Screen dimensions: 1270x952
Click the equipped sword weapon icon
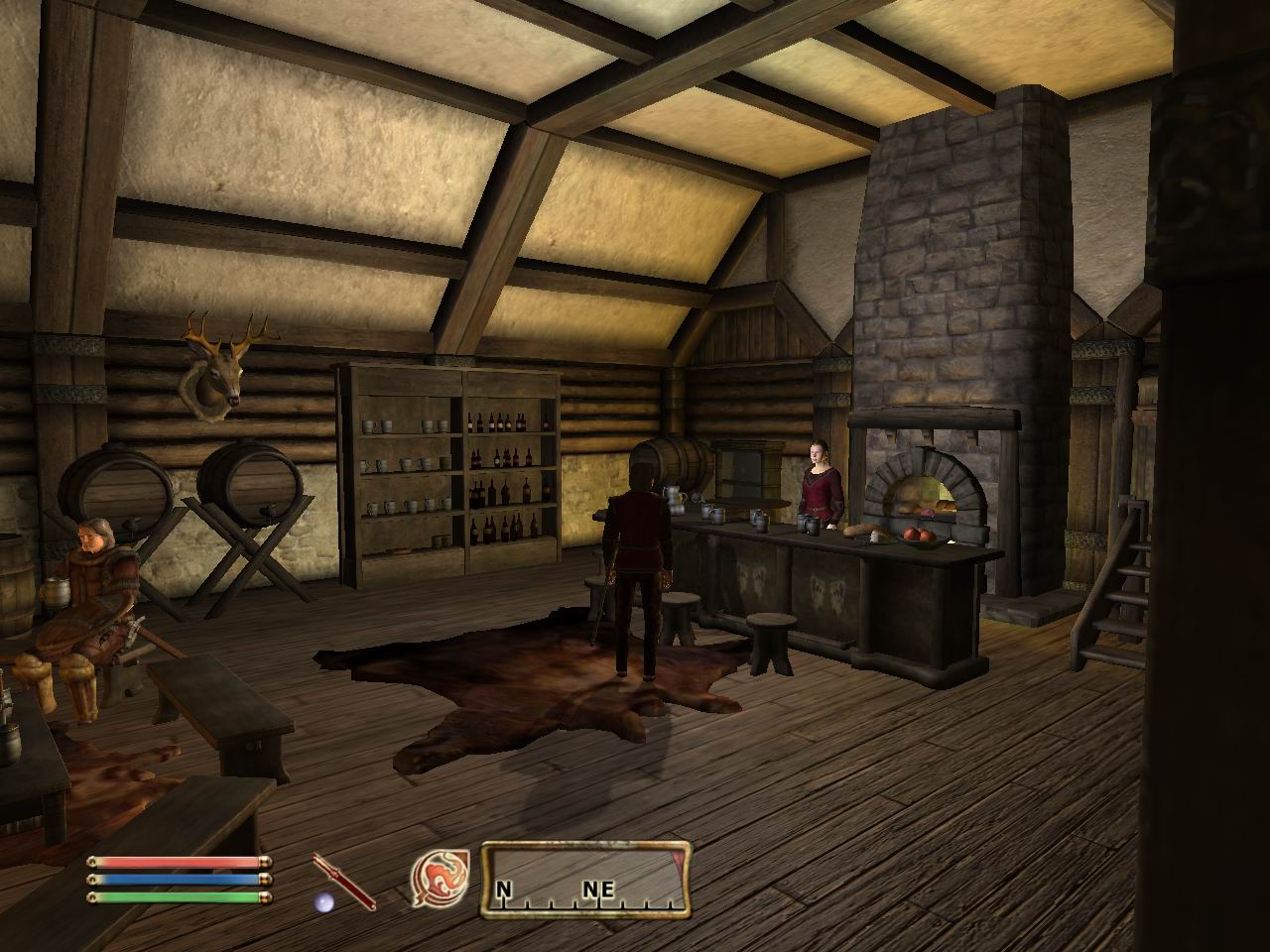point(343,880)
